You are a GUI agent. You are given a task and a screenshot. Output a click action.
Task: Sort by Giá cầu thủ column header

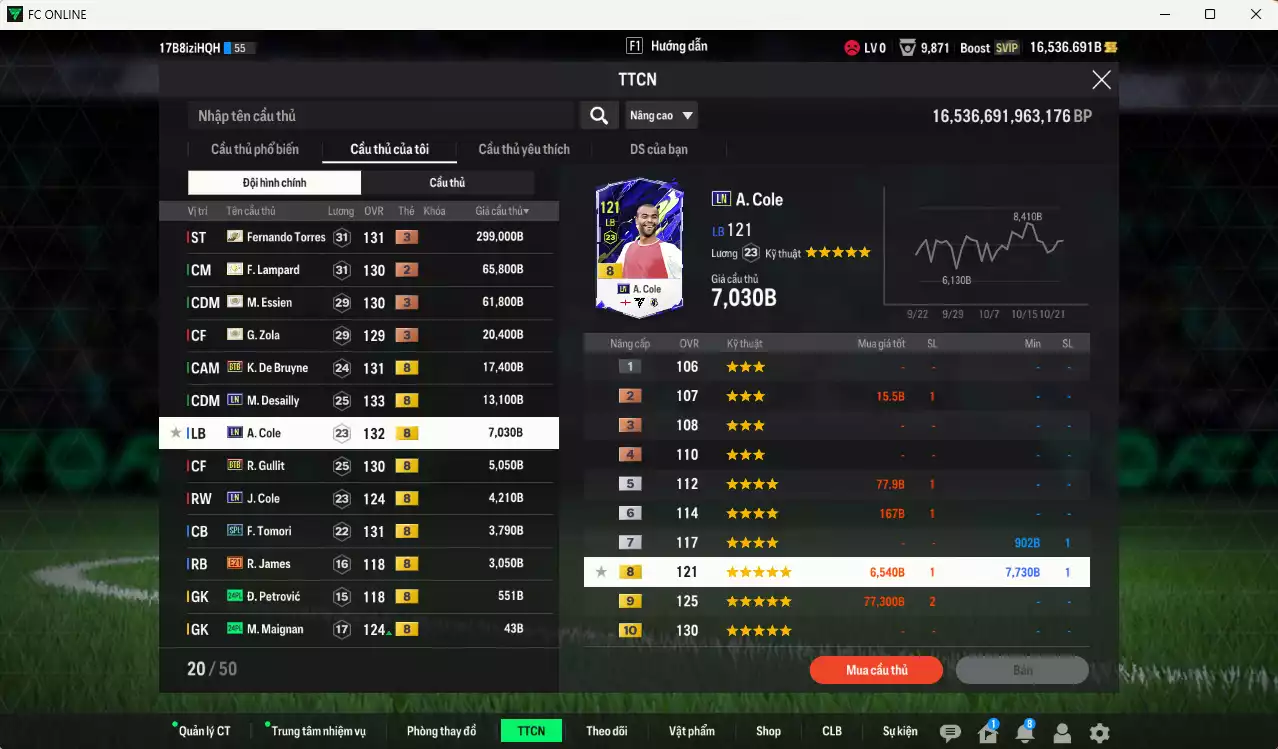click(x=502, y=211)
